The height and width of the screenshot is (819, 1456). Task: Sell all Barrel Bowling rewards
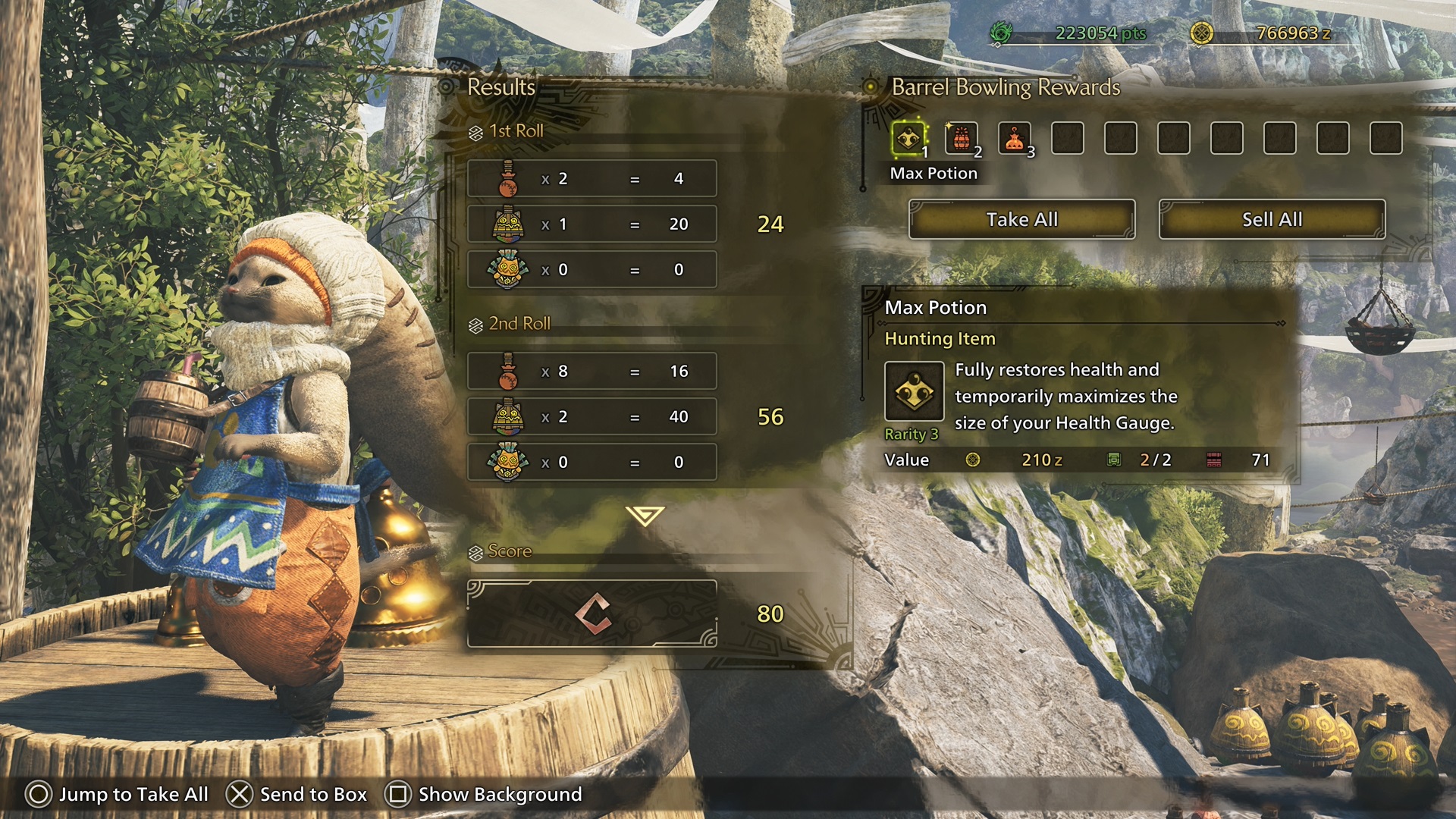1272,219
